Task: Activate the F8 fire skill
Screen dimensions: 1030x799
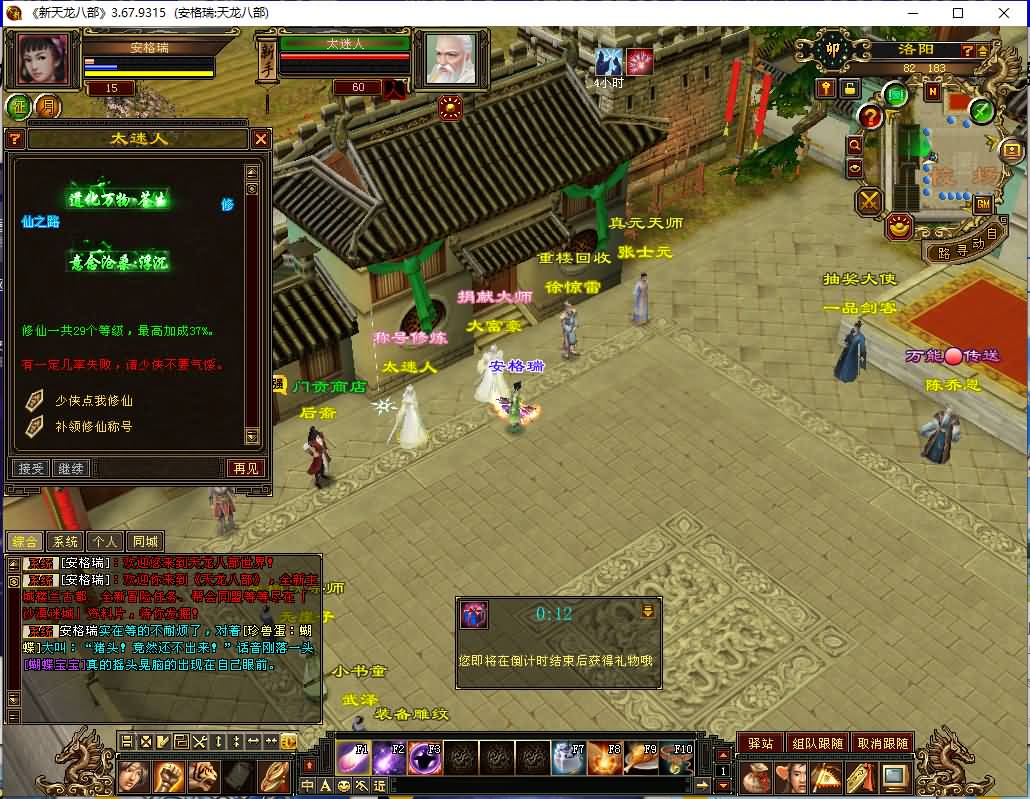Action: coord(604,759)
